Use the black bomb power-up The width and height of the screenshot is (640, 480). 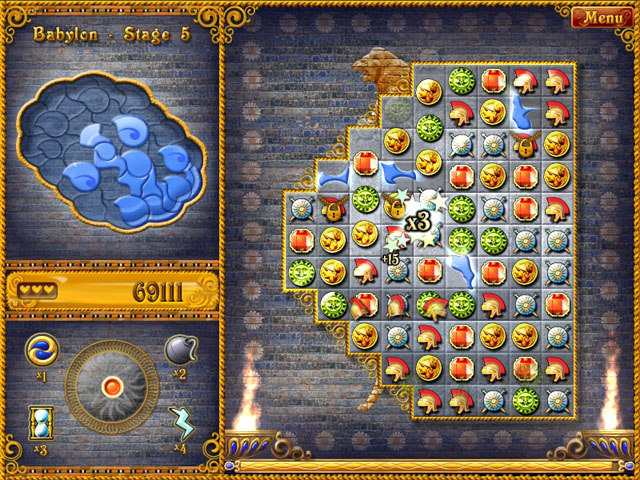(x=180, y=350)
